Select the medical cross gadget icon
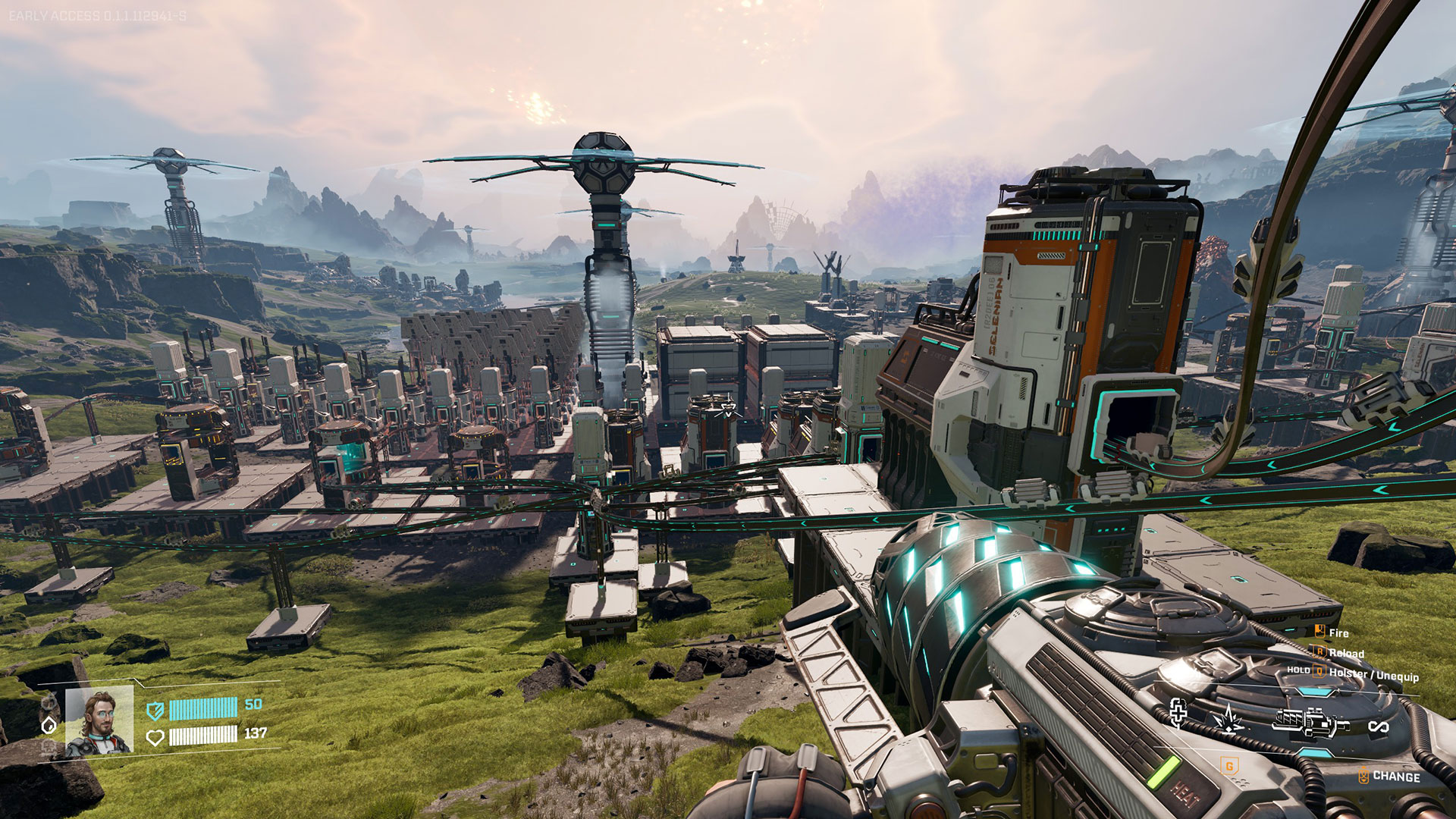The image size is (1456, 819). click(1178, 713)
